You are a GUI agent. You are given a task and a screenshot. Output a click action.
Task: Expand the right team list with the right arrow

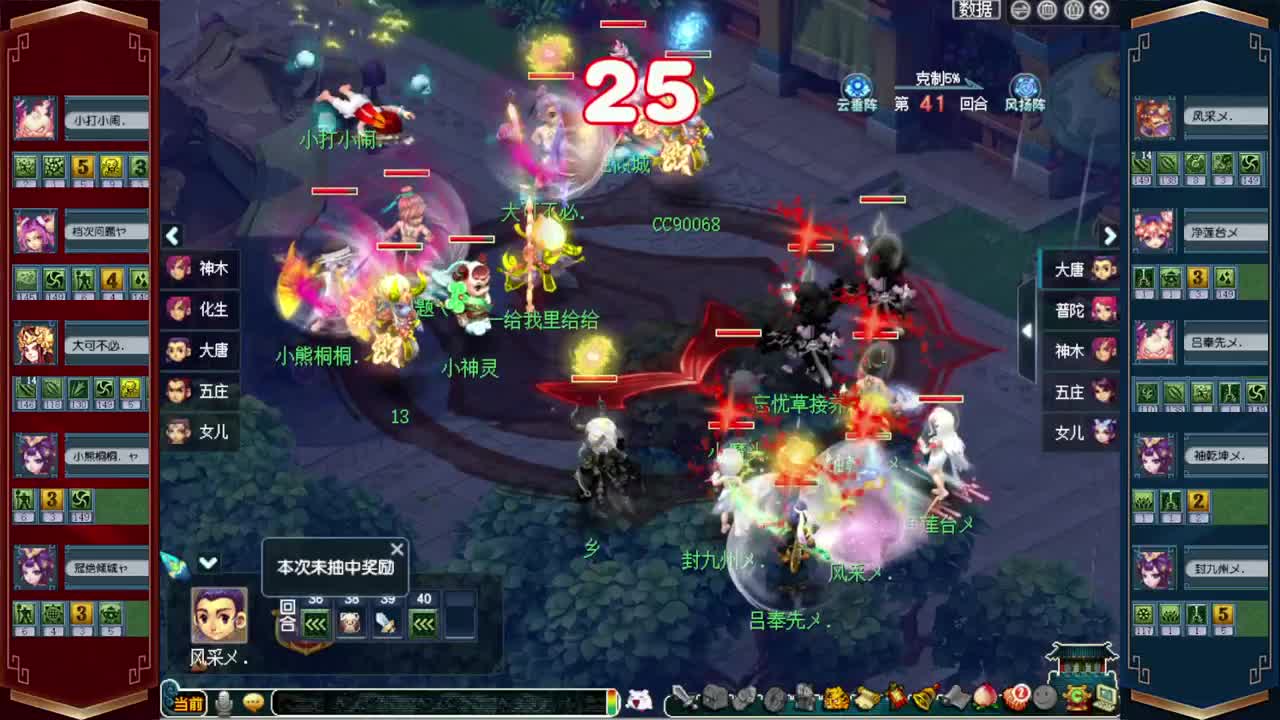coord(1110,236)
